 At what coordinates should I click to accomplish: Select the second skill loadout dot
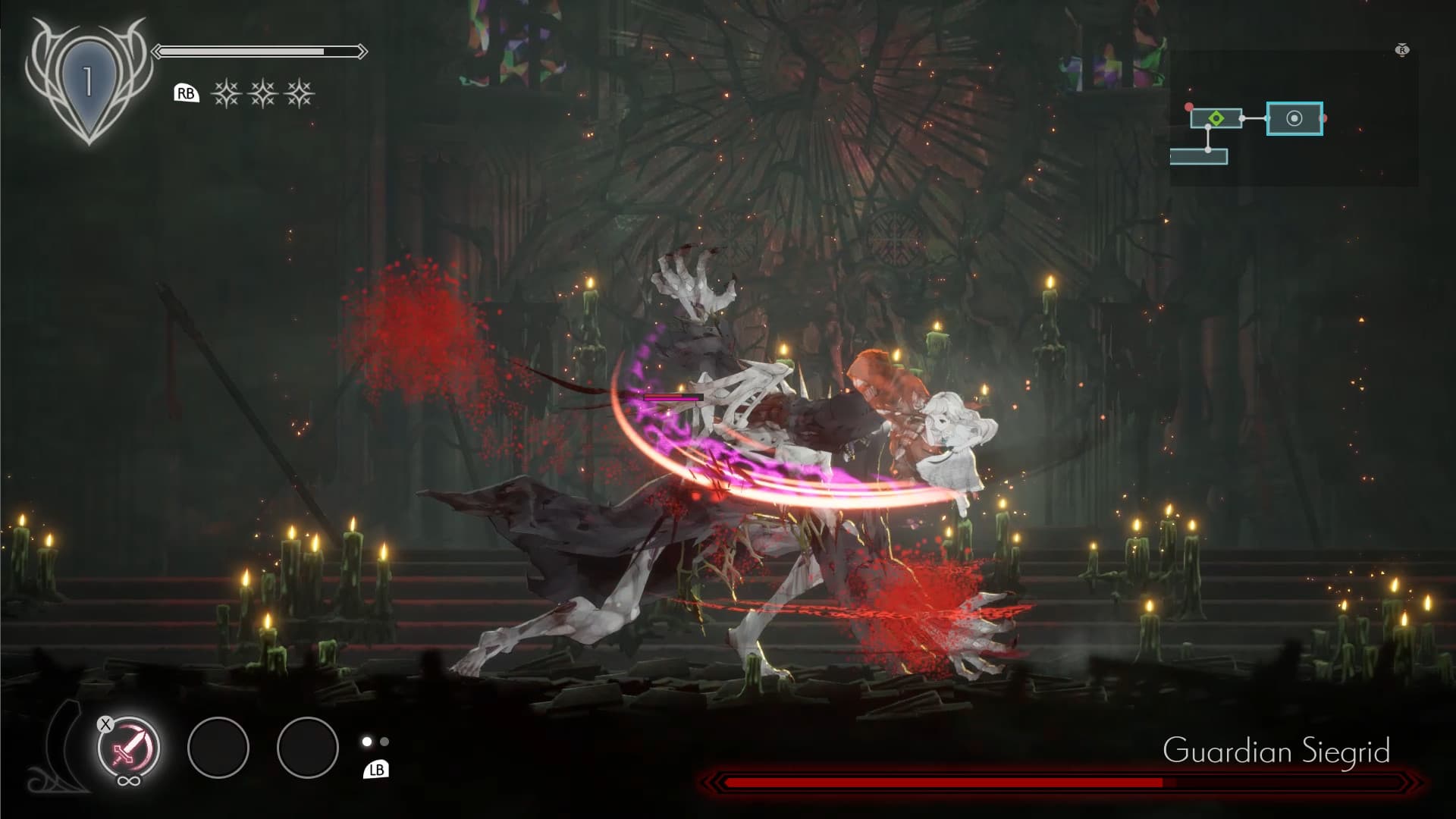pyautogui.click(x=385, y=742)
